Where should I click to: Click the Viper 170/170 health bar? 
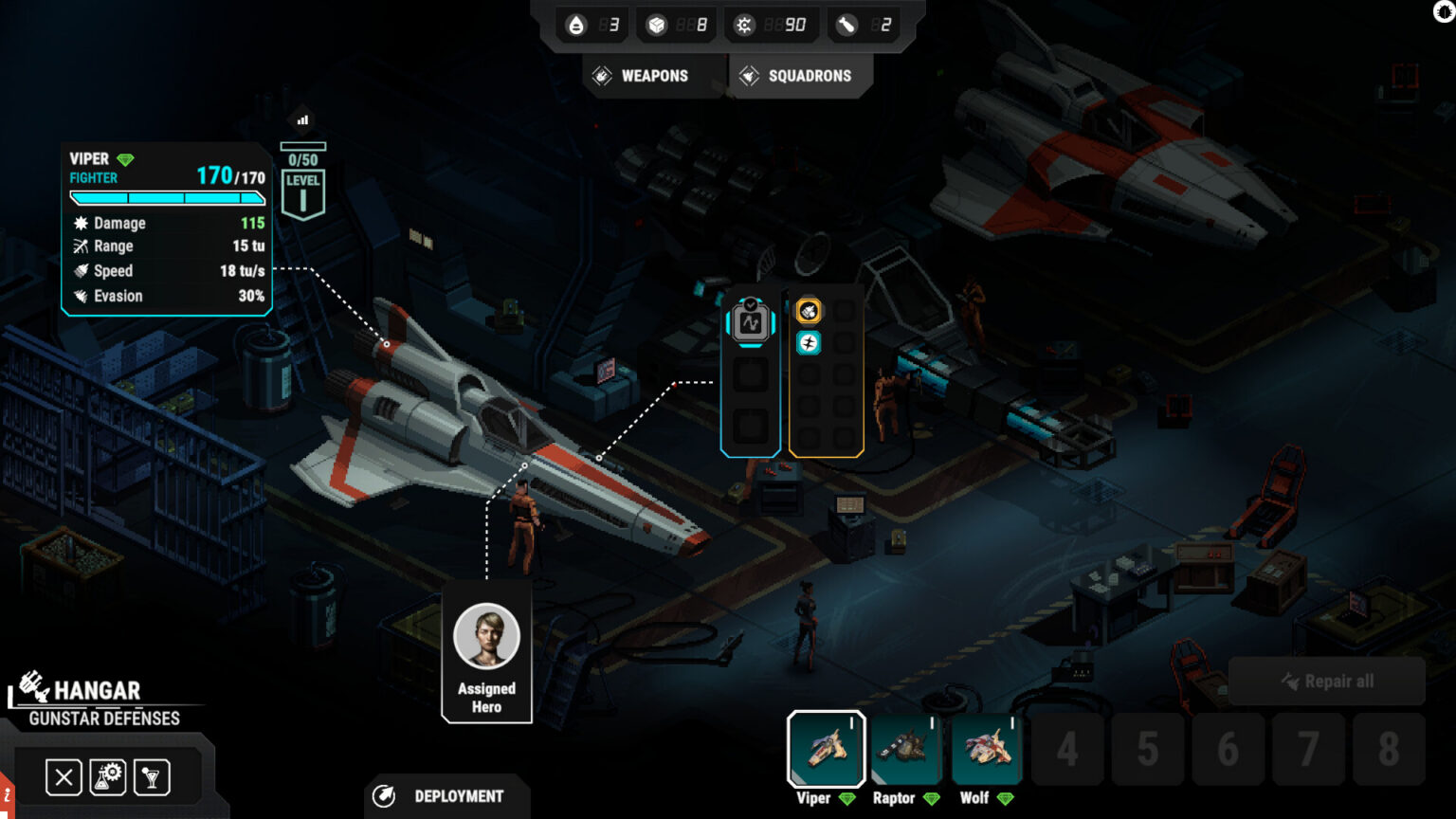pos(167,198)
